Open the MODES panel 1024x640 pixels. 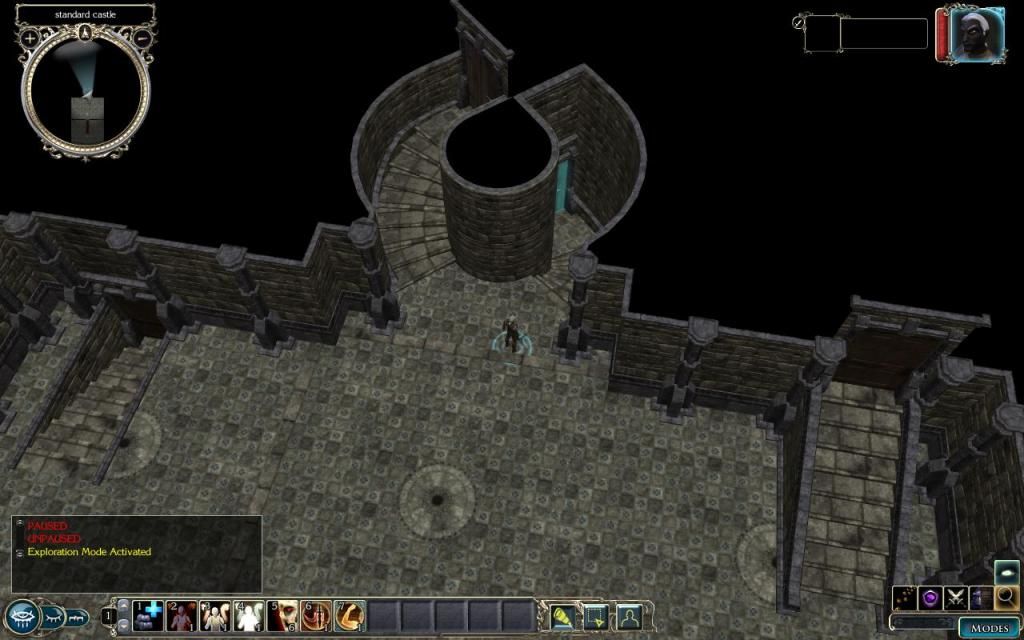(x=990, y=628)
